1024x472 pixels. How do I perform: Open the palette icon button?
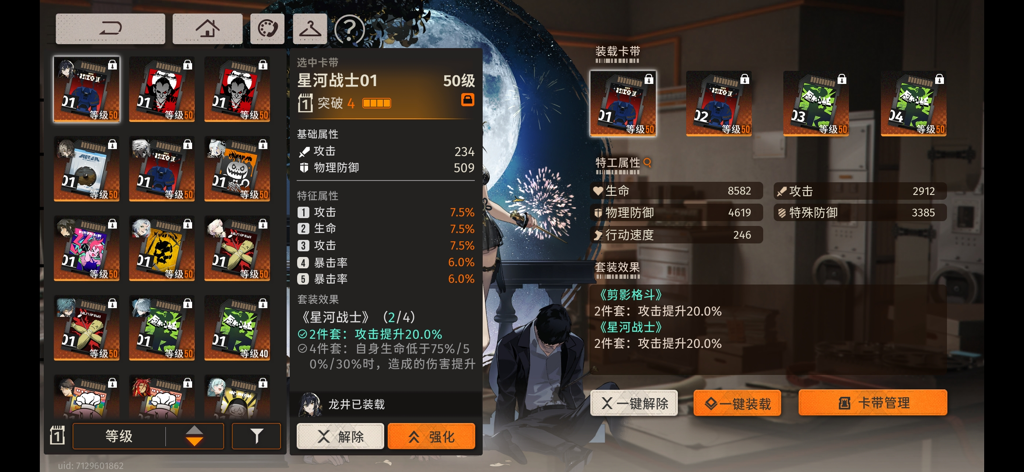[x=267, y=29]
